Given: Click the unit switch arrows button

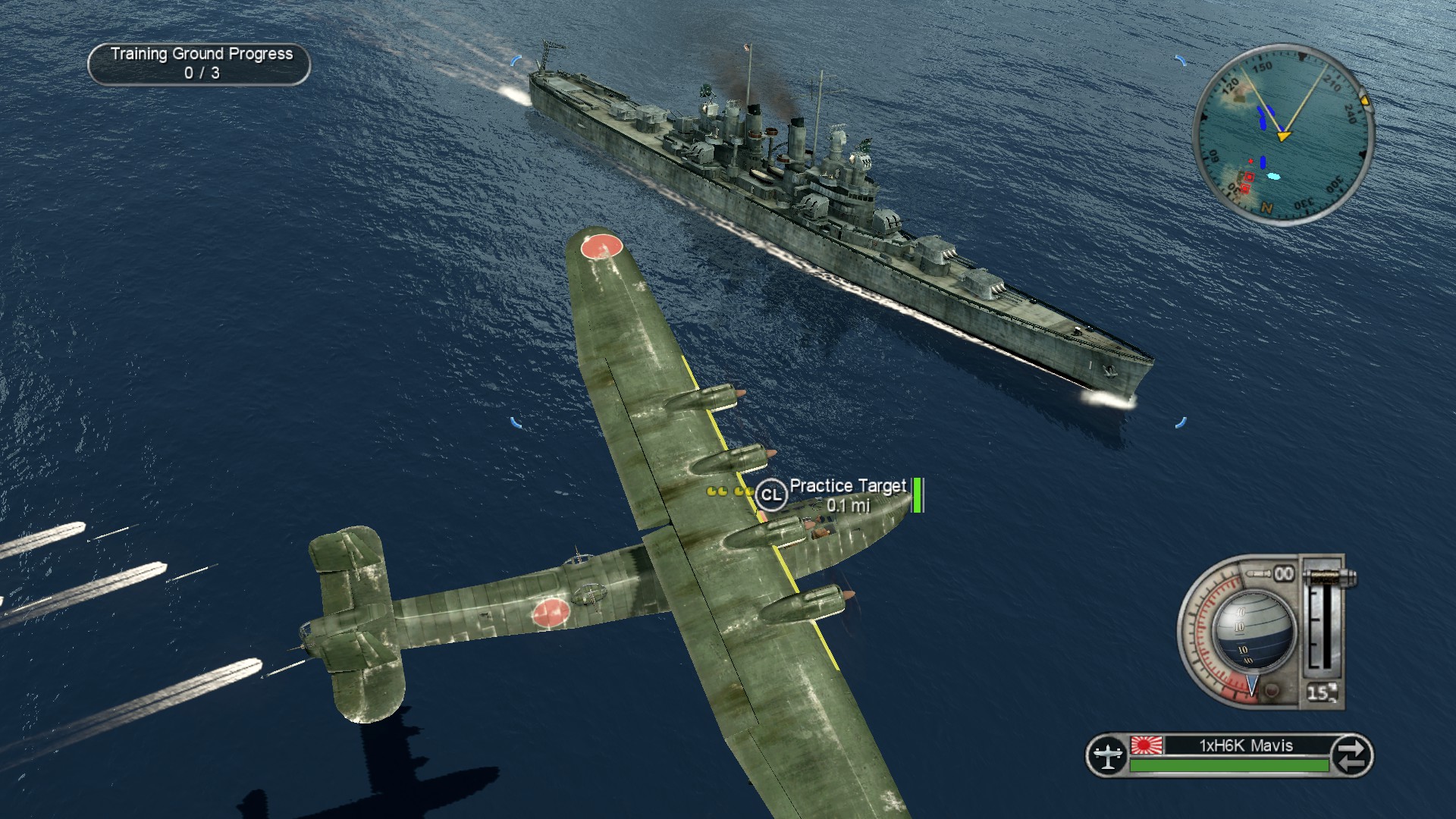Looking at the screenshot, I should pos(1352,755).
